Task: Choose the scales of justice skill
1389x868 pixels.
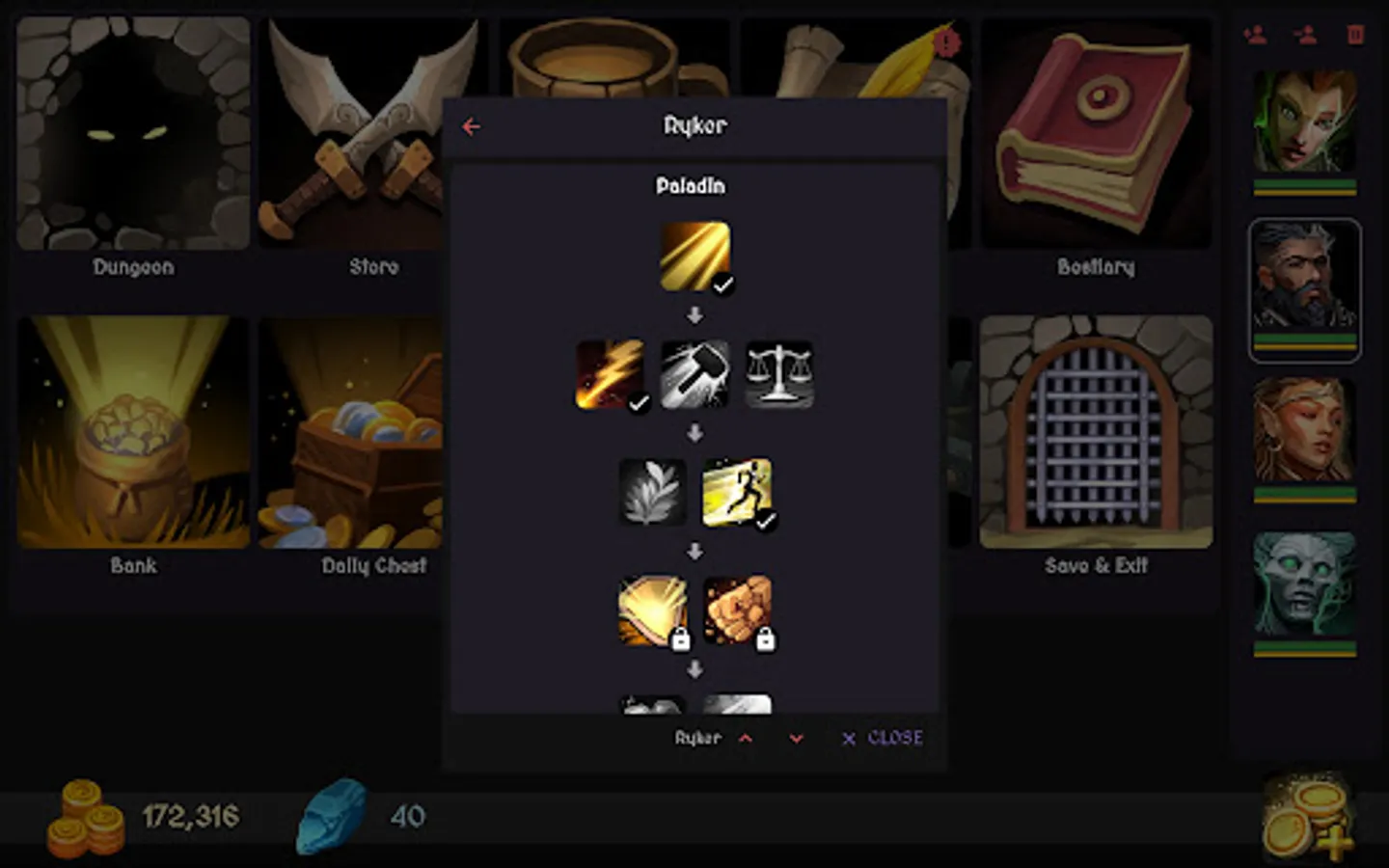Action: tap(779, 374)
